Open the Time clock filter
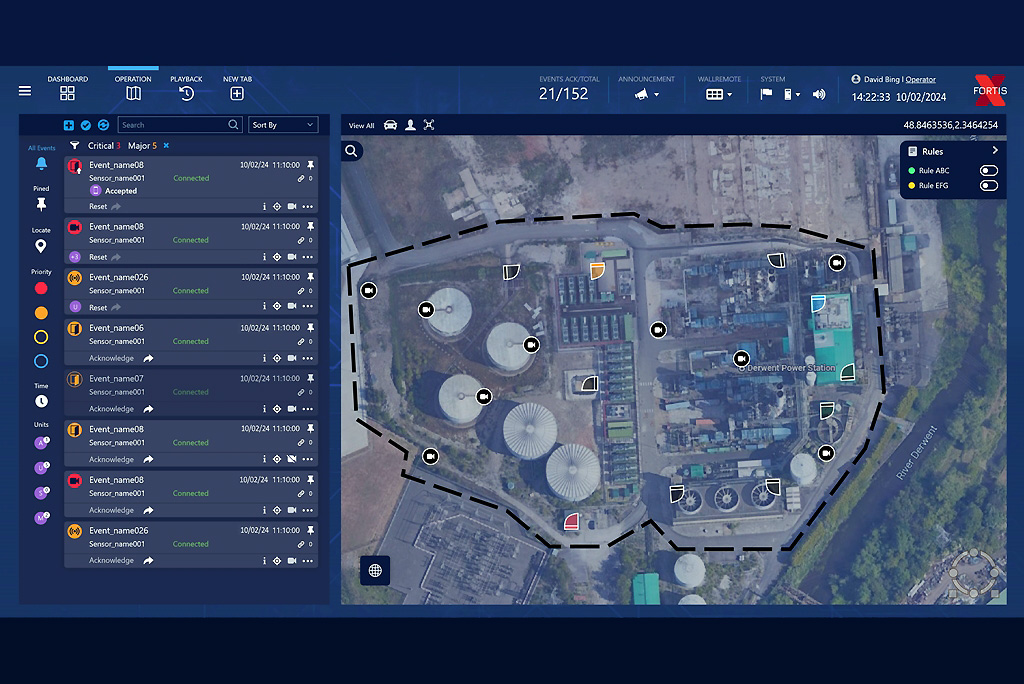Screen dimensions: 1024x684 41,401
